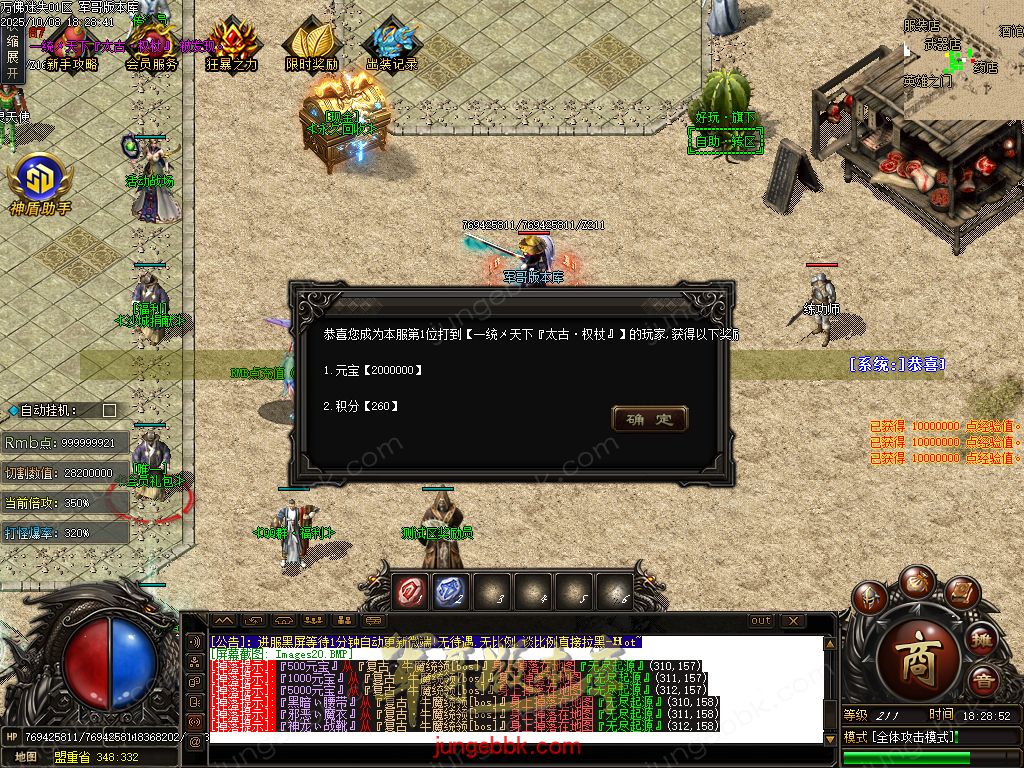Close the chat panel with X
The width and height of the screenshot is (1024, 768).
click(x=793, y=621)
